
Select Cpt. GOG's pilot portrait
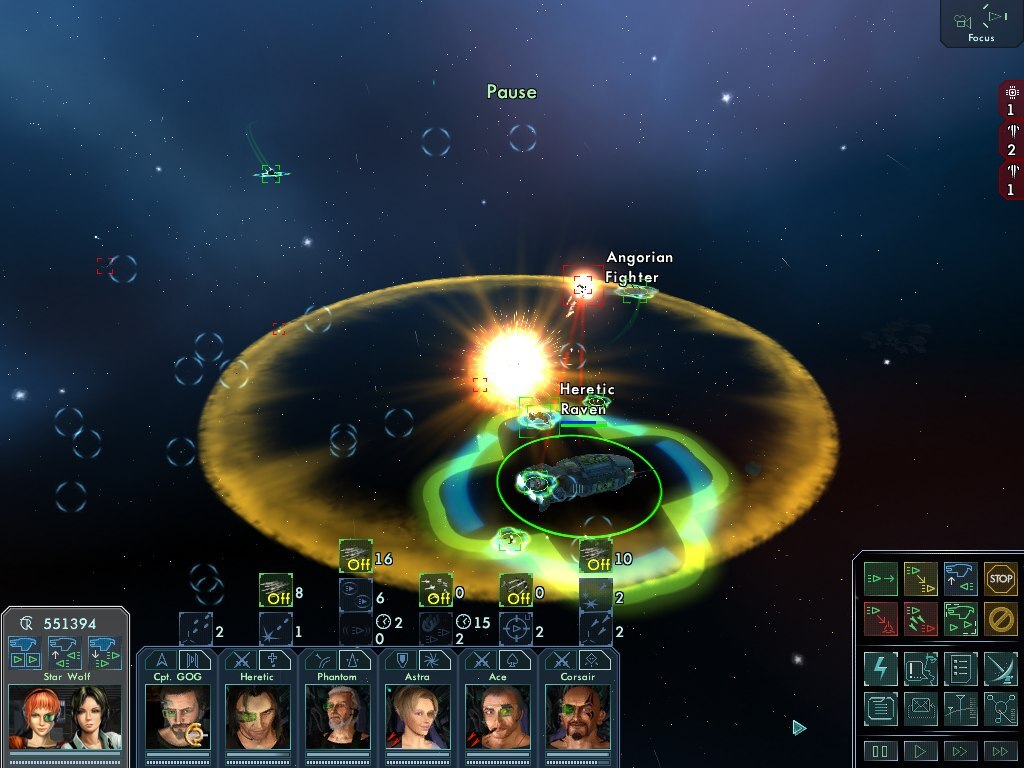click(177, 716)
